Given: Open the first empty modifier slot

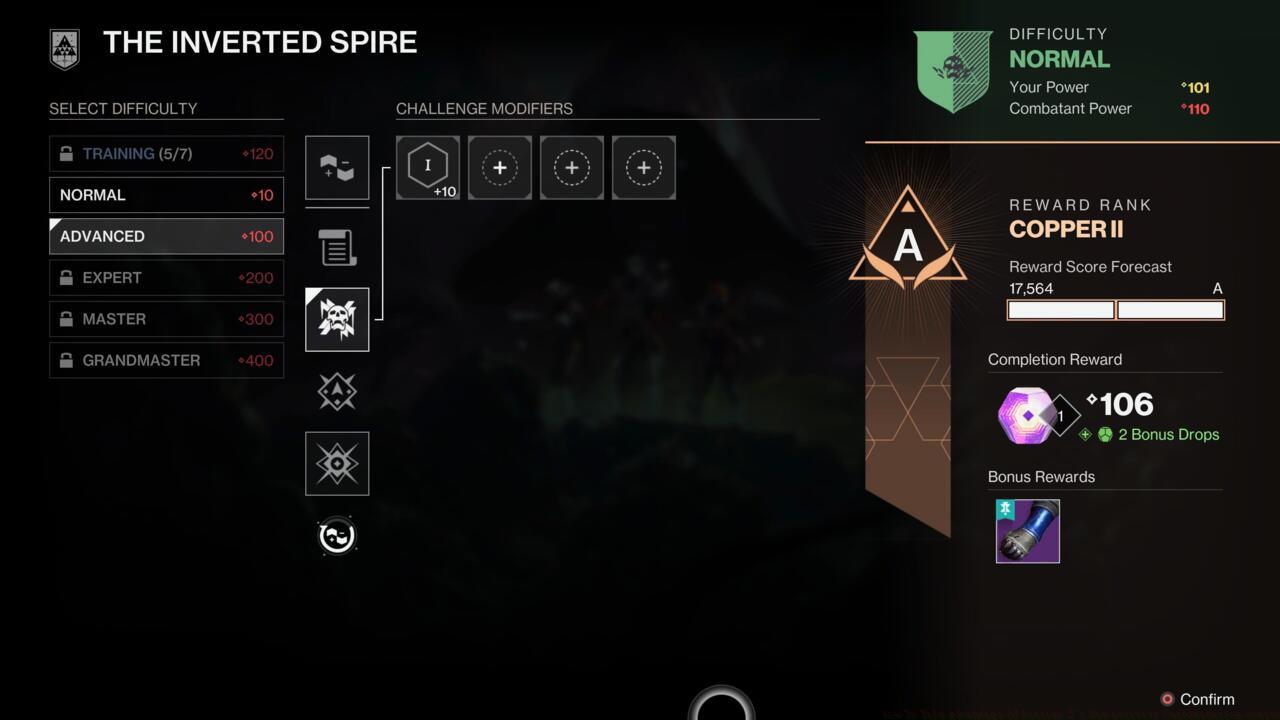Looking at the screenshot, I should click(x=499, y=167).
